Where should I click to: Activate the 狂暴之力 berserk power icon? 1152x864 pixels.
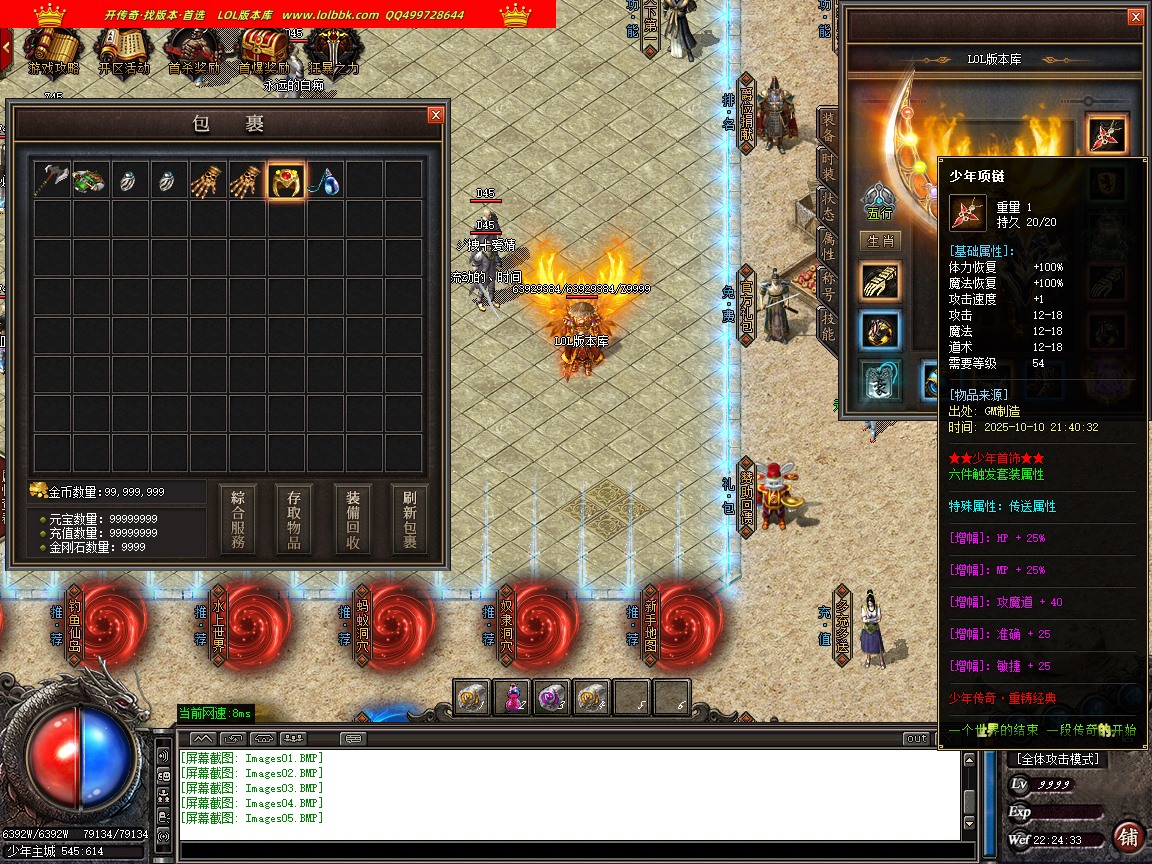[x=333, y=50]
